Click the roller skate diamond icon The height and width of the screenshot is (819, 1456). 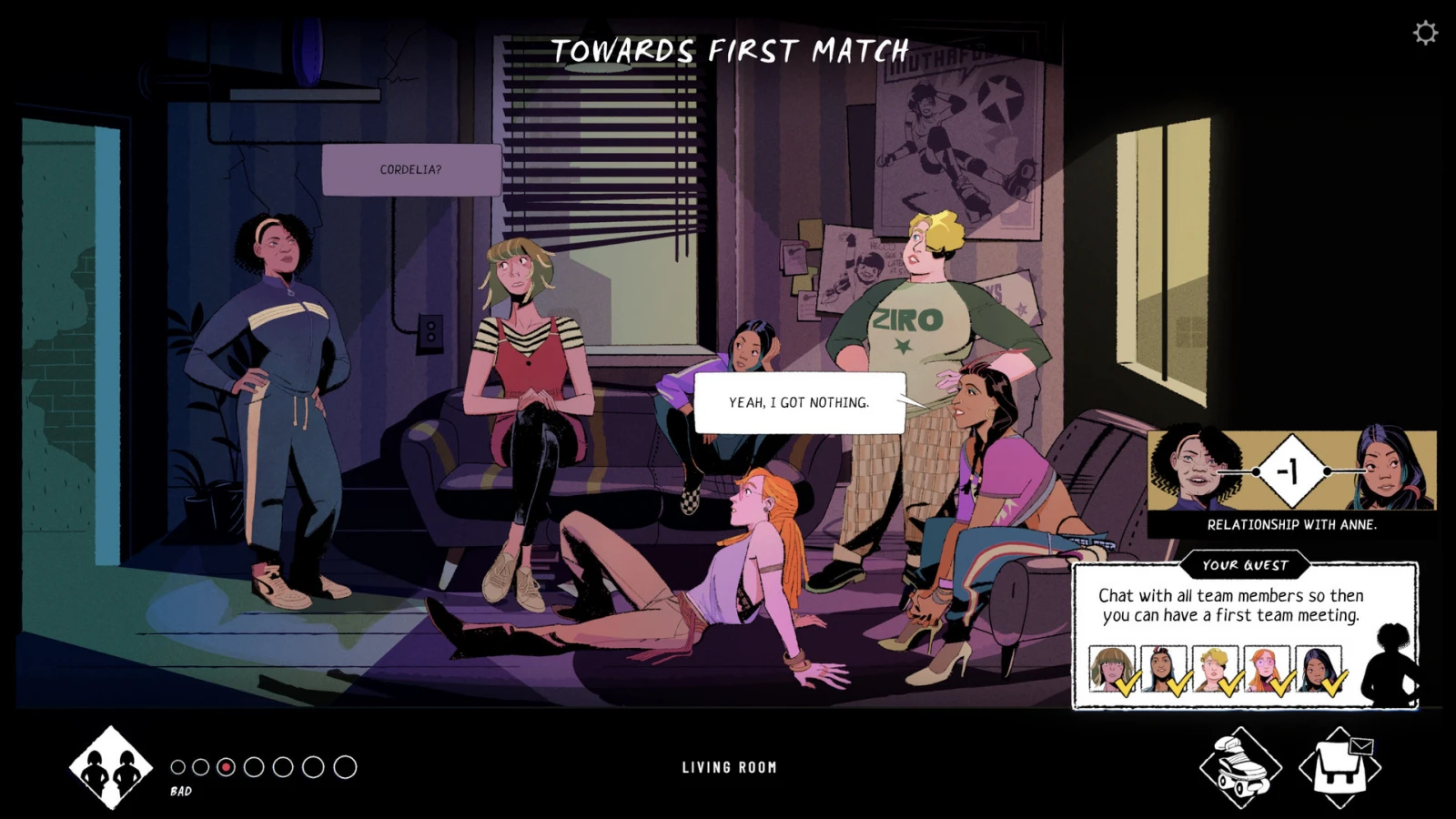point(1240,767)
